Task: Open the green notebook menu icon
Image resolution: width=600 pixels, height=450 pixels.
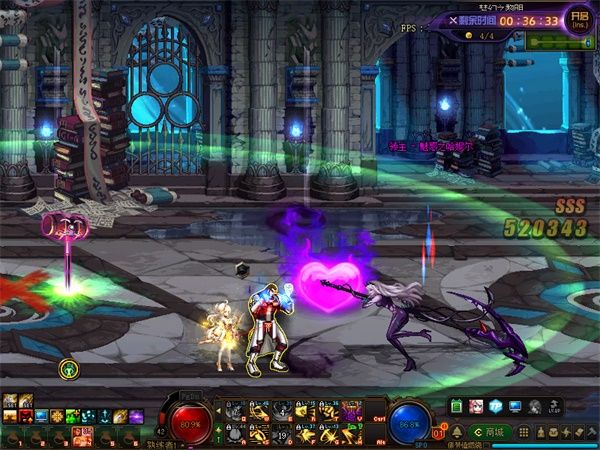Action: point(455,407)
